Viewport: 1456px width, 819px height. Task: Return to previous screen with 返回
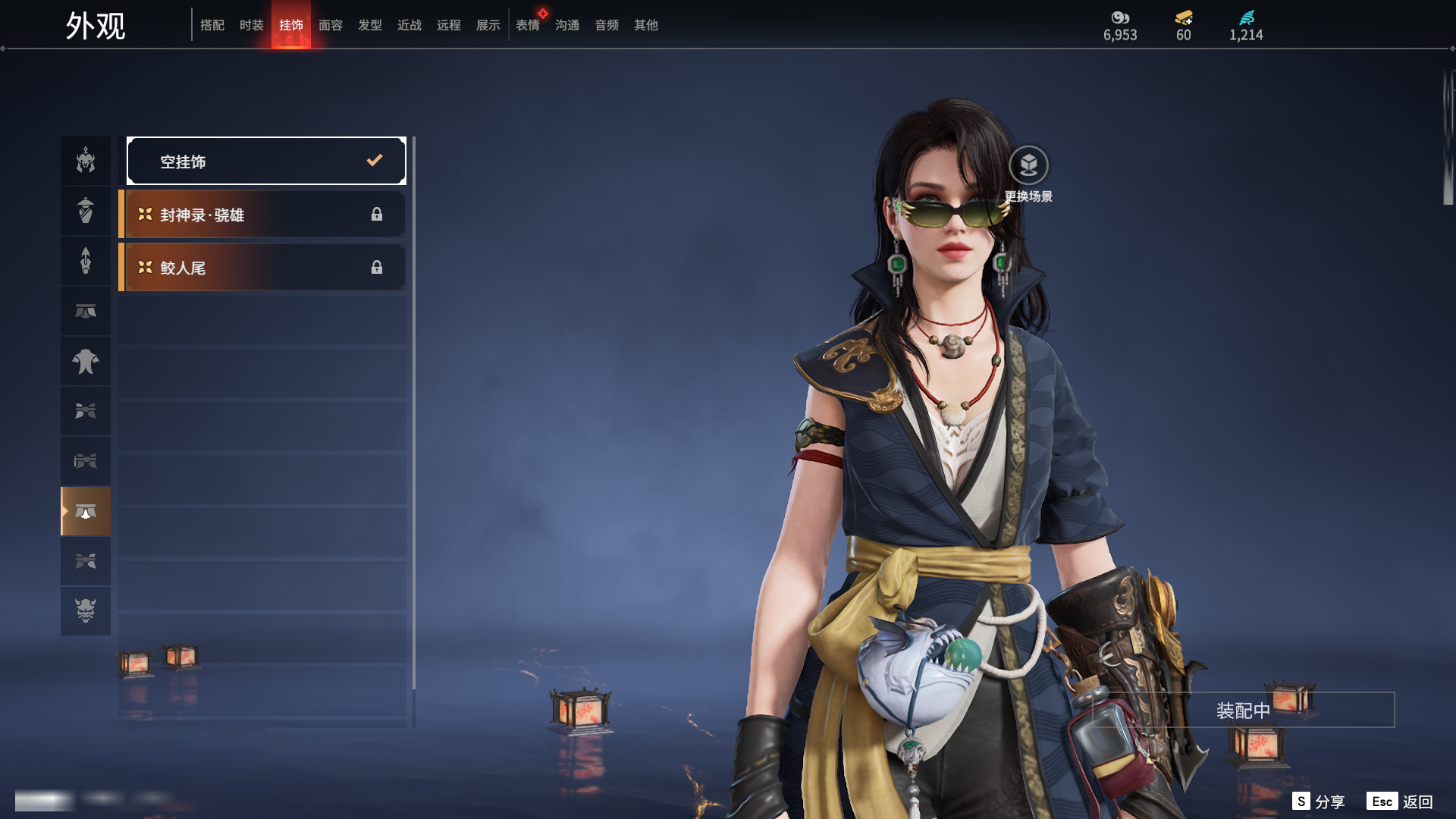1400,802
